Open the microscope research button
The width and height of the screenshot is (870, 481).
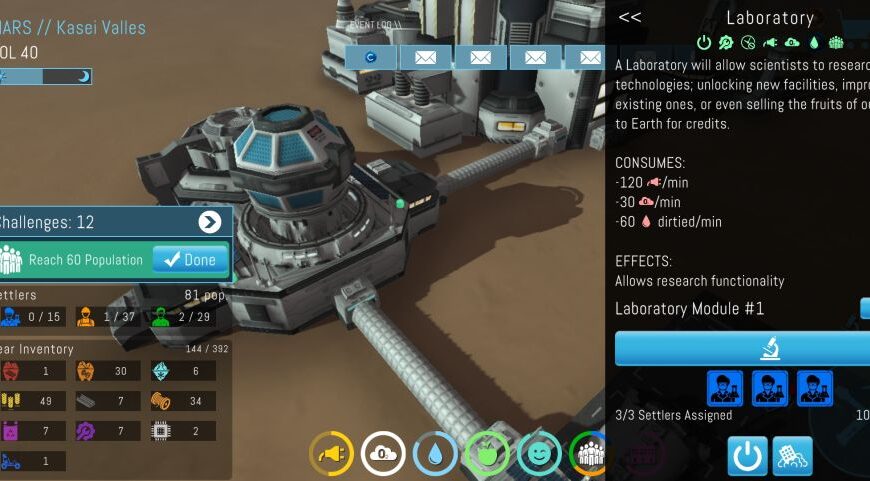[768, 349]
